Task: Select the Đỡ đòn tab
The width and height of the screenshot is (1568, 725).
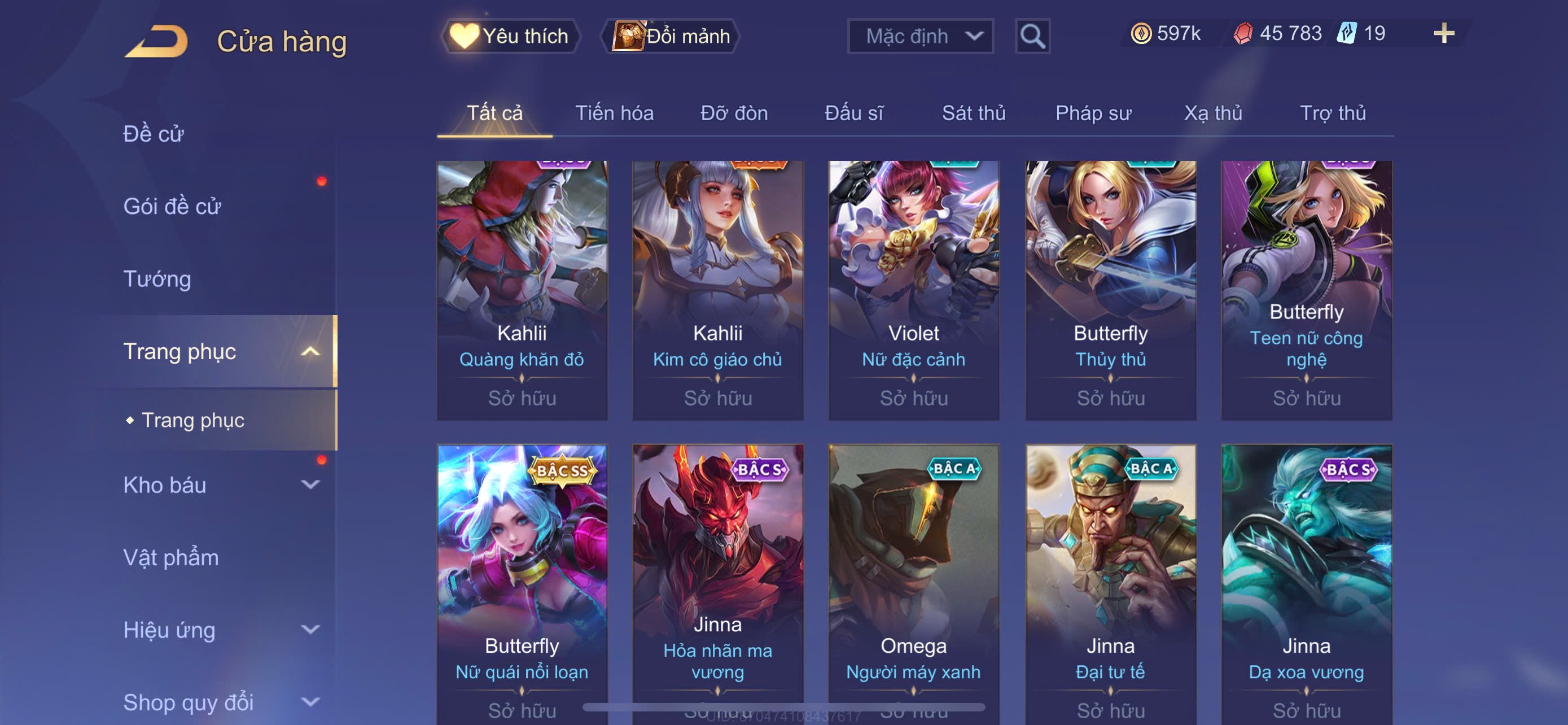Action: [x=733, y=113]
